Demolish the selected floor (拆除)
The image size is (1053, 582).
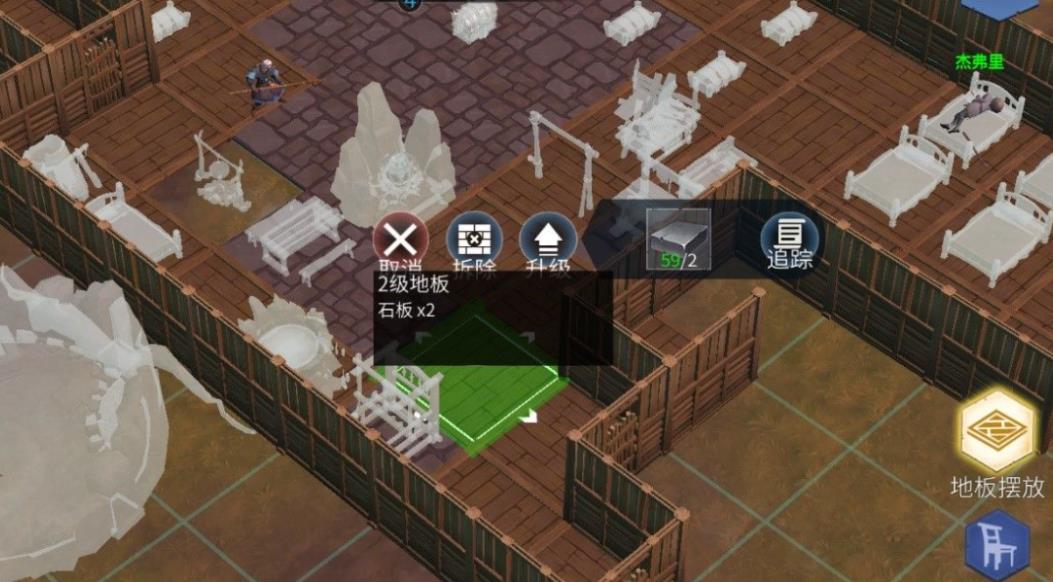473,241
